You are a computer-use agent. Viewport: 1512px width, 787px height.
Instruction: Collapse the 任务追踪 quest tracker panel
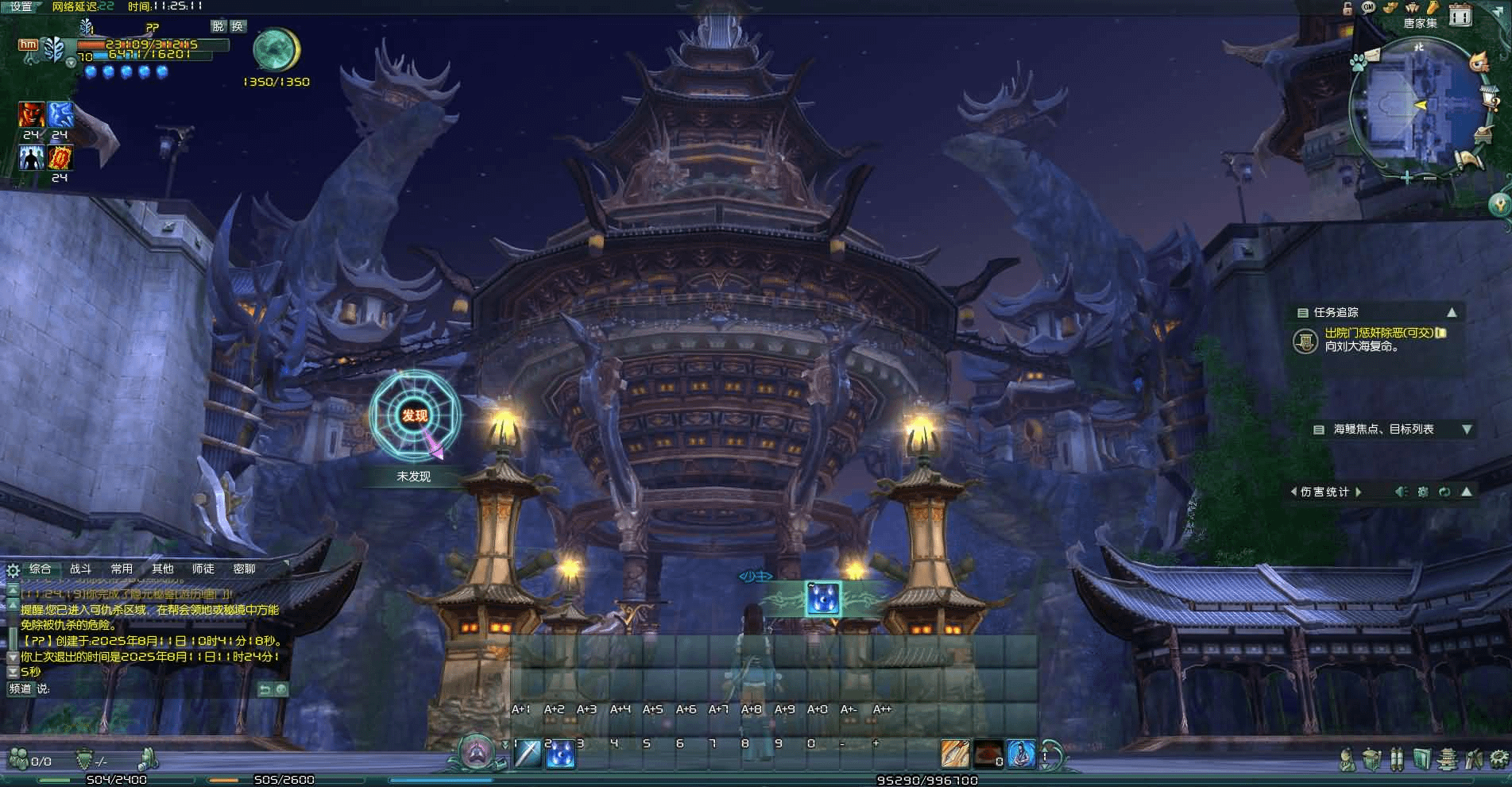click(x=1452, y=312)
